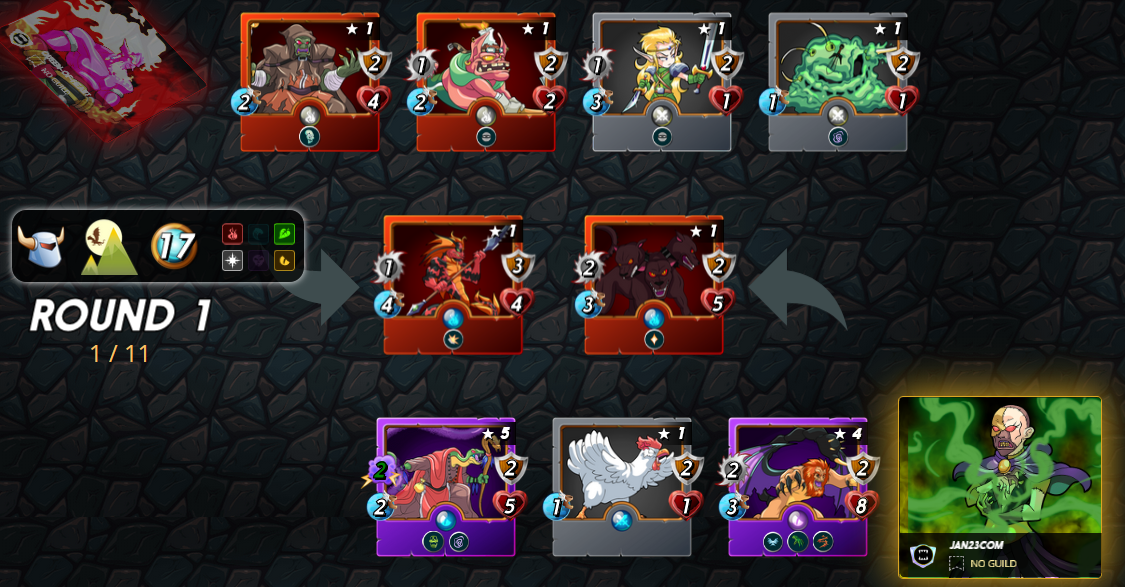Show the horned helmet ruleset icon

click(x=41, y=246)
